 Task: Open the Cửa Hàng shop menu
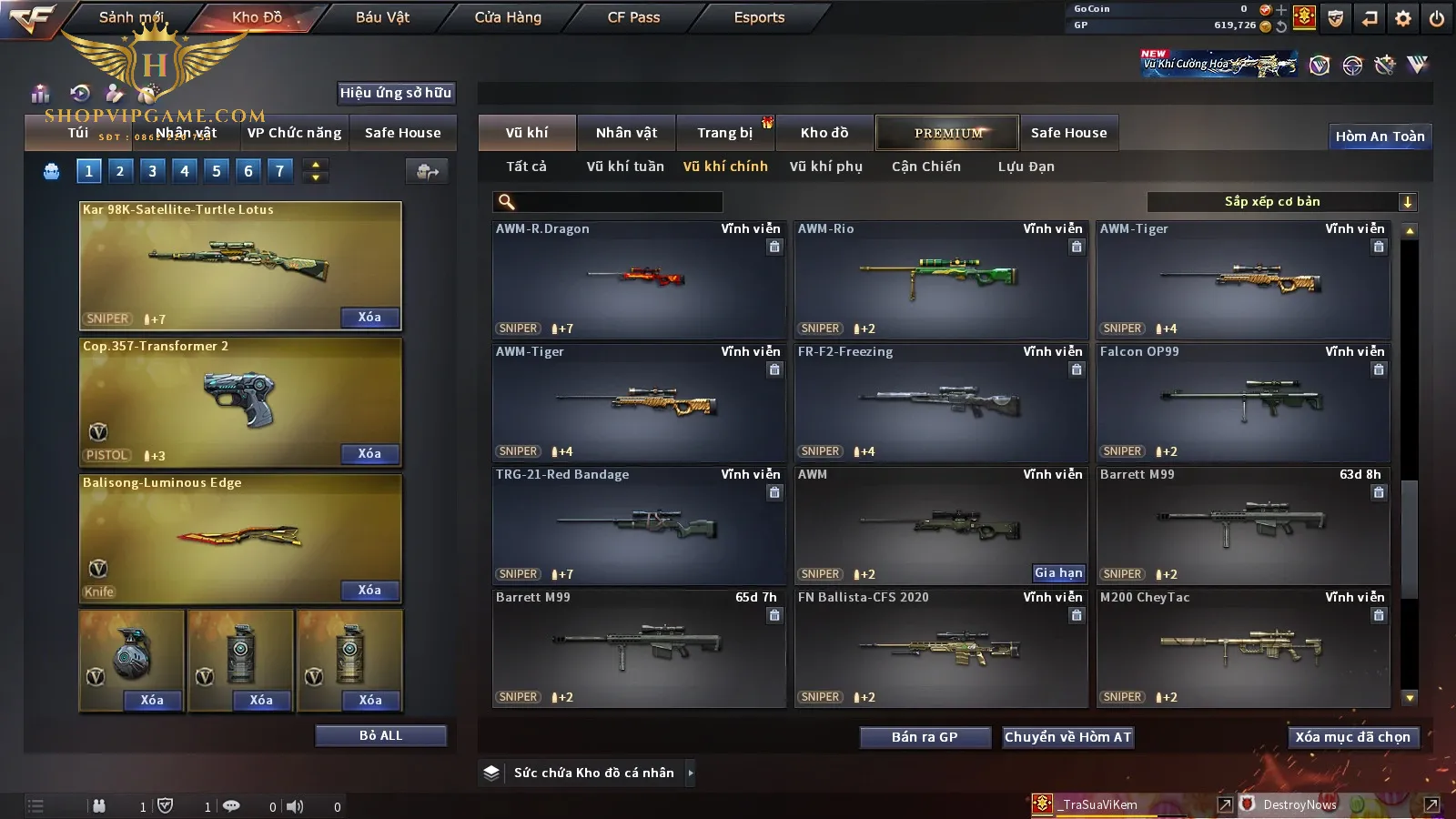click(x=508, y=17)
